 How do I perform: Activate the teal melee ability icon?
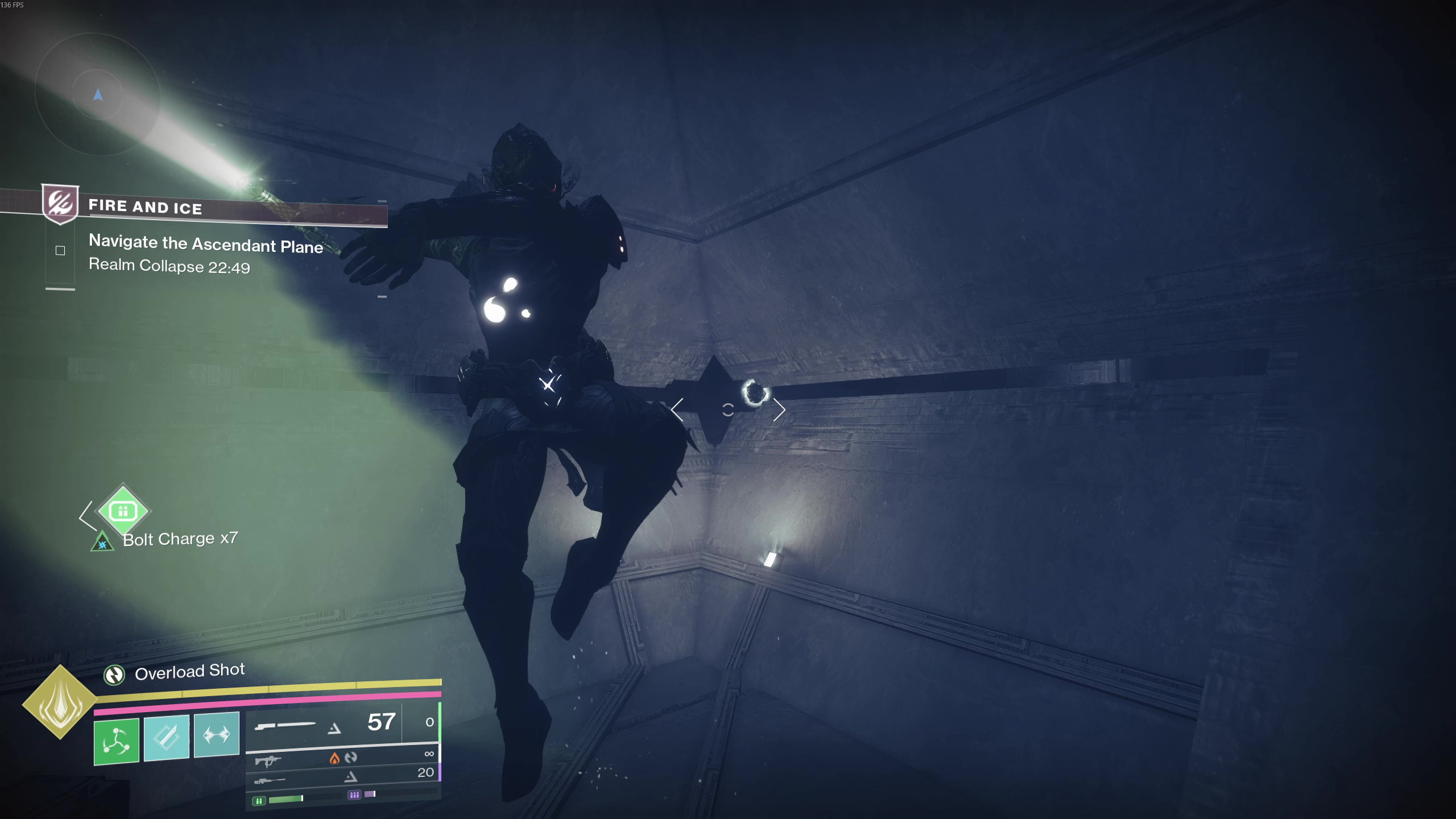pyautogui.click(x=167, y=737)
